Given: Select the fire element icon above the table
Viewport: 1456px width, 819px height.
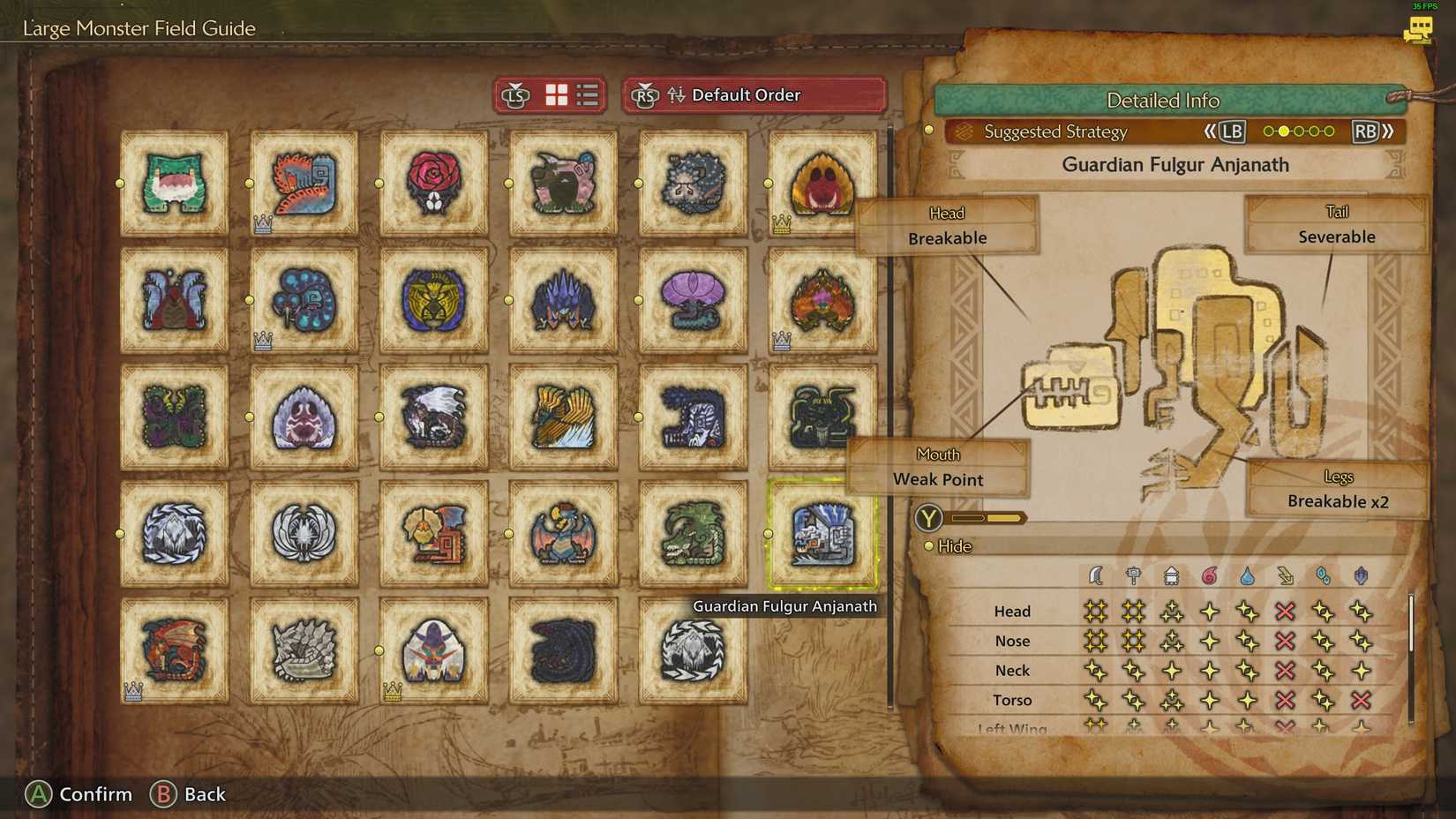Looking at the screenshot, I should pyautogui.click(x=1210, y=575).
